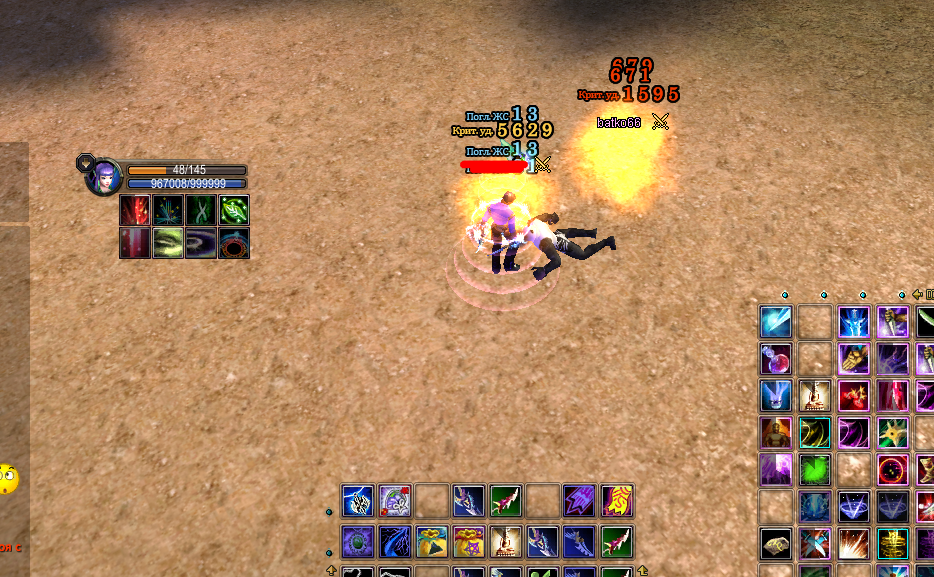
Task: Trigger the dark ring portal pet skill
Action: [234, 243]
